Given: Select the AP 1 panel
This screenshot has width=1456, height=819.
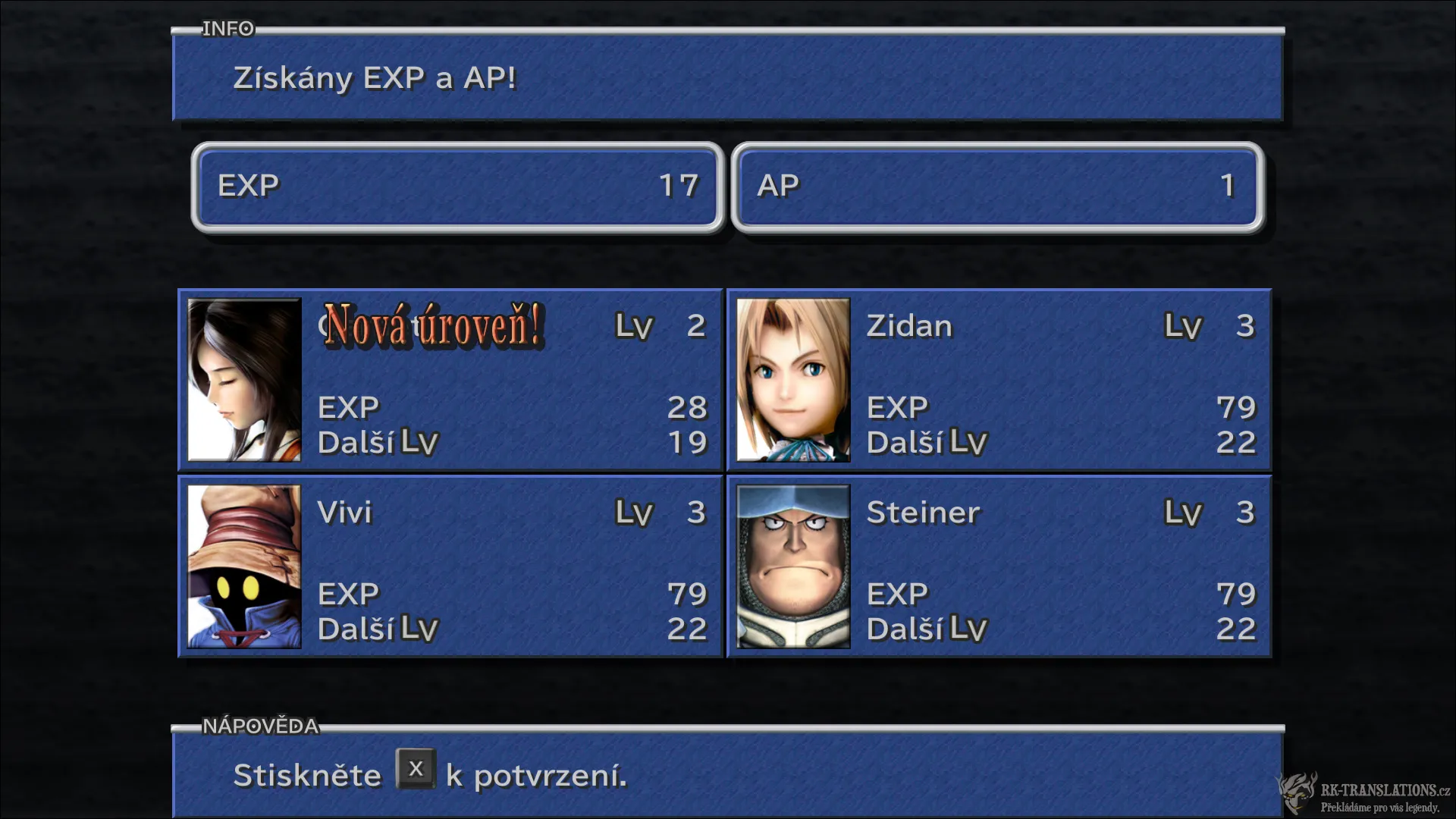Looking at the screenshot, I should click(x=997, y=186).
